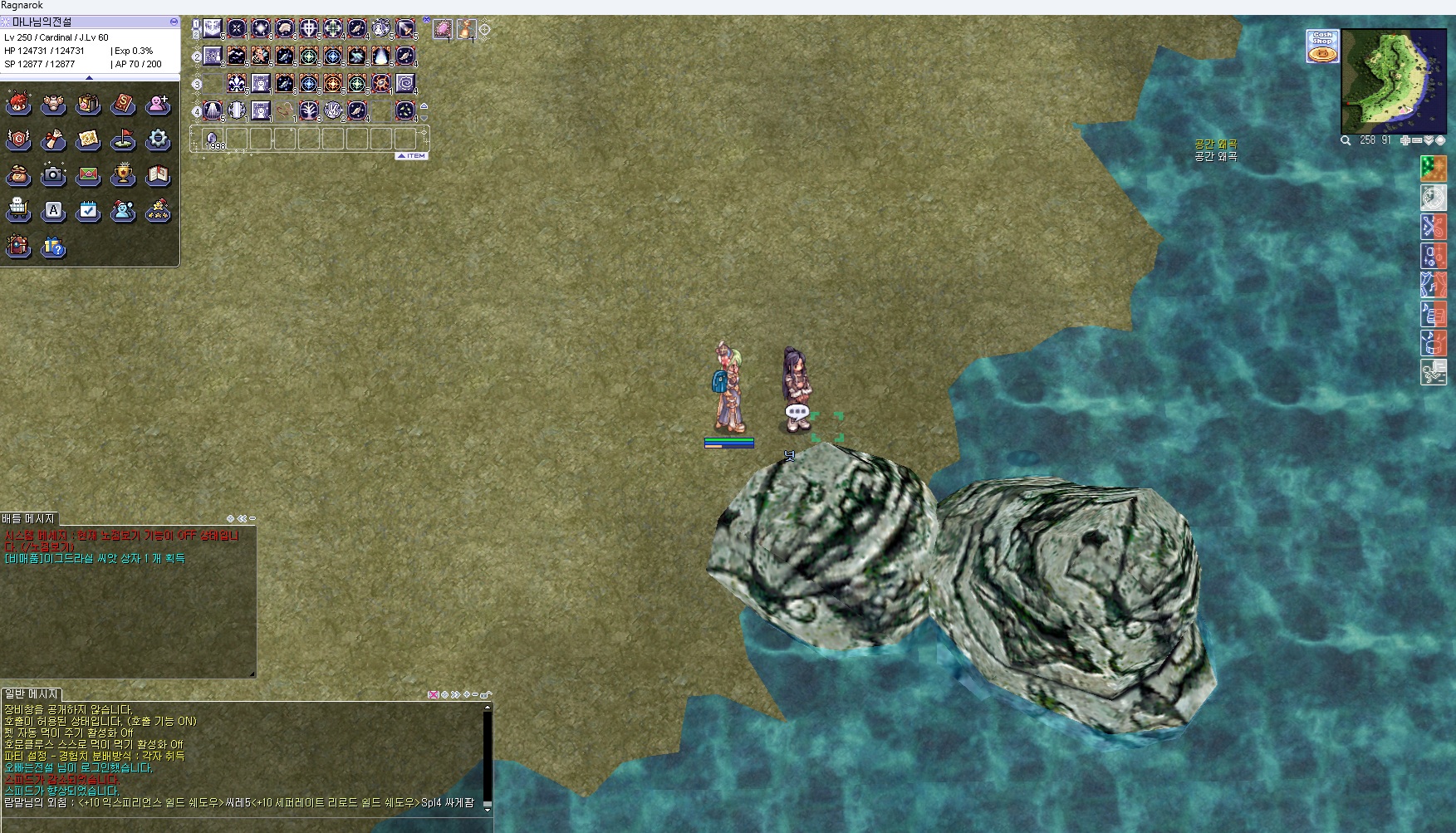Screen dimensions: 1456x833
Task: Select the blue gemstone item slot (1998)
Action: point(213,139)
